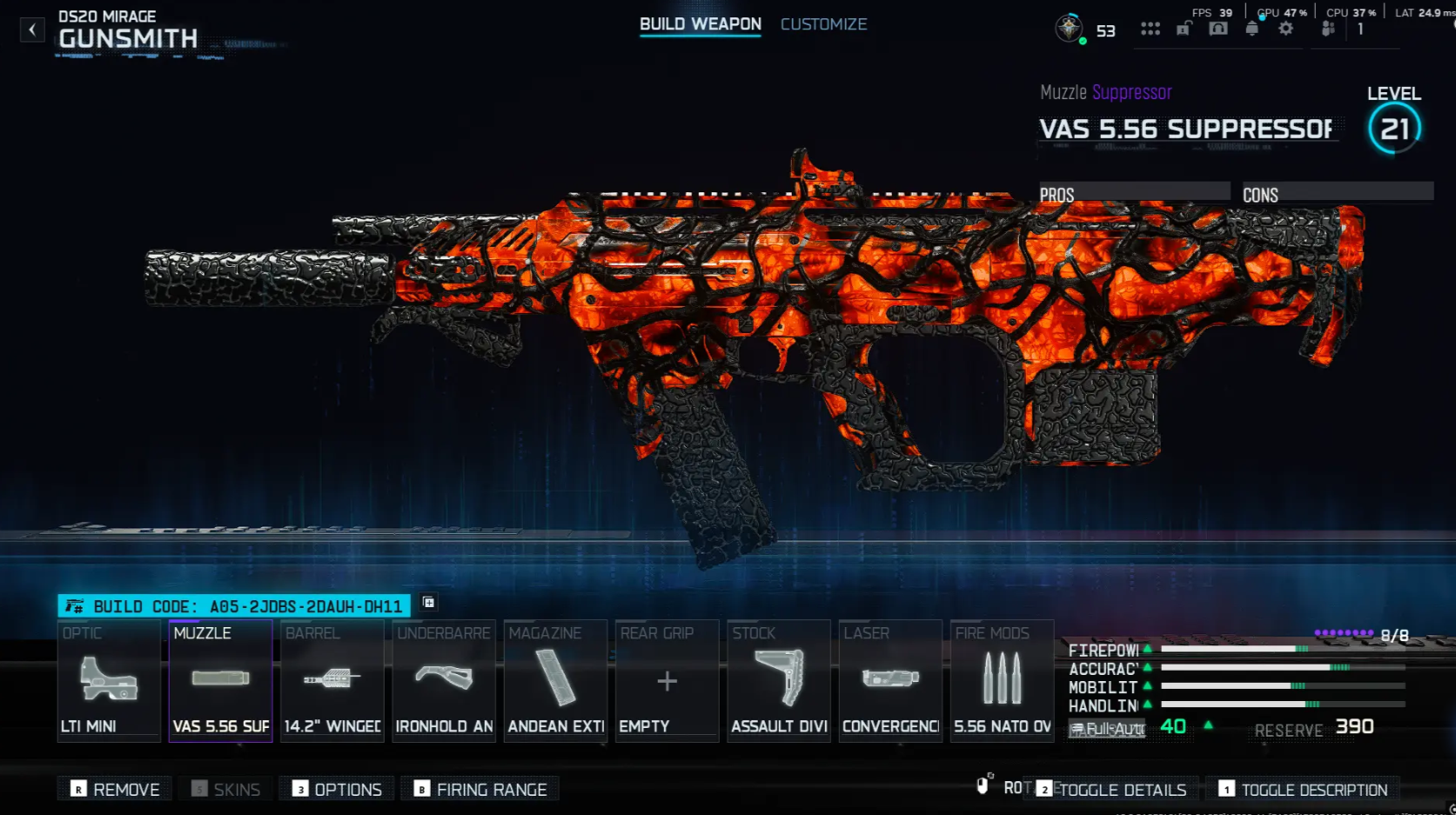Click the notifications bell icon
Image resolution: width=1456 pixels, height=815 pixels.
[1251, 28]
